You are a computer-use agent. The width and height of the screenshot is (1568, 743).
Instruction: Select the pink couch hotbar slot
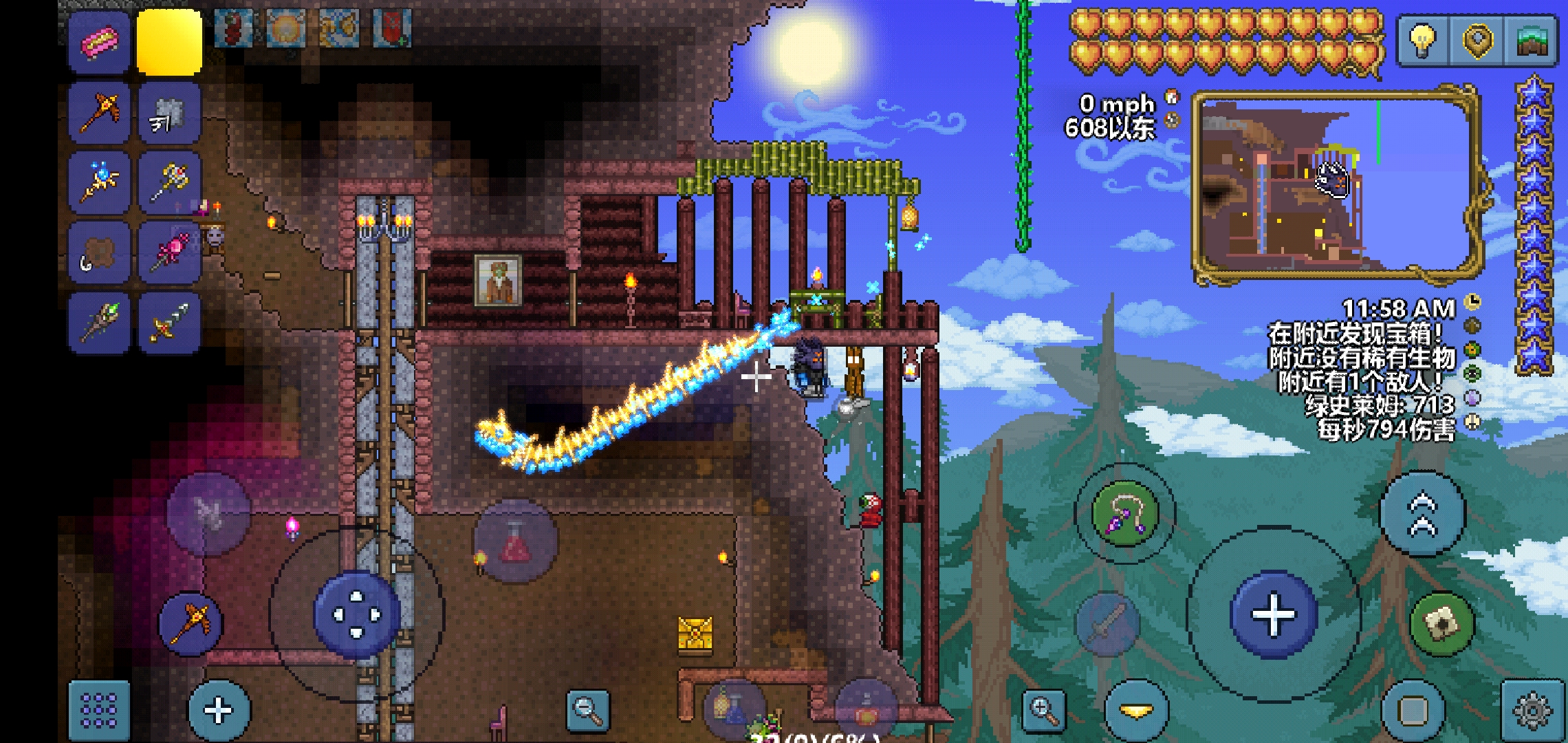100,43
